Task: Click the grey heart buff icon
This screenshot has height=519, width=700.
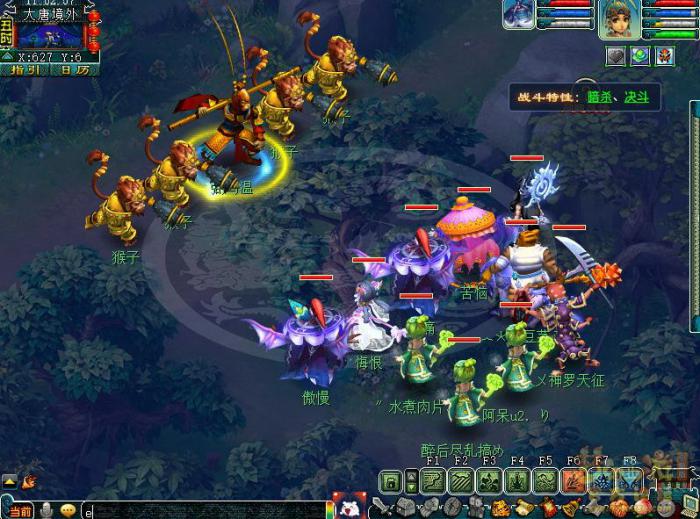Action: tap(615, 56)
